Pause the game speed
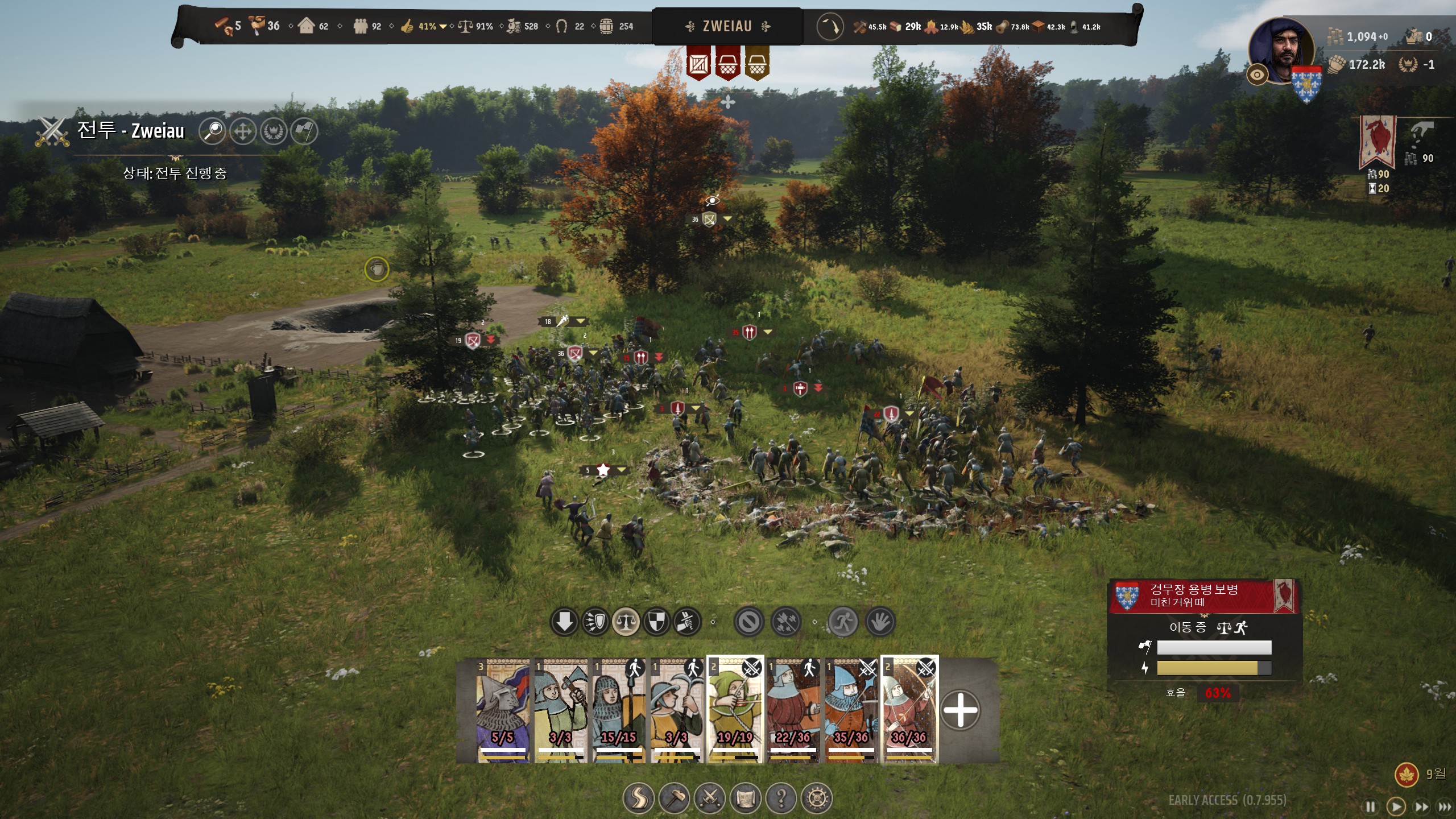Screen dimensions: 1456x819 (1371, 806)
